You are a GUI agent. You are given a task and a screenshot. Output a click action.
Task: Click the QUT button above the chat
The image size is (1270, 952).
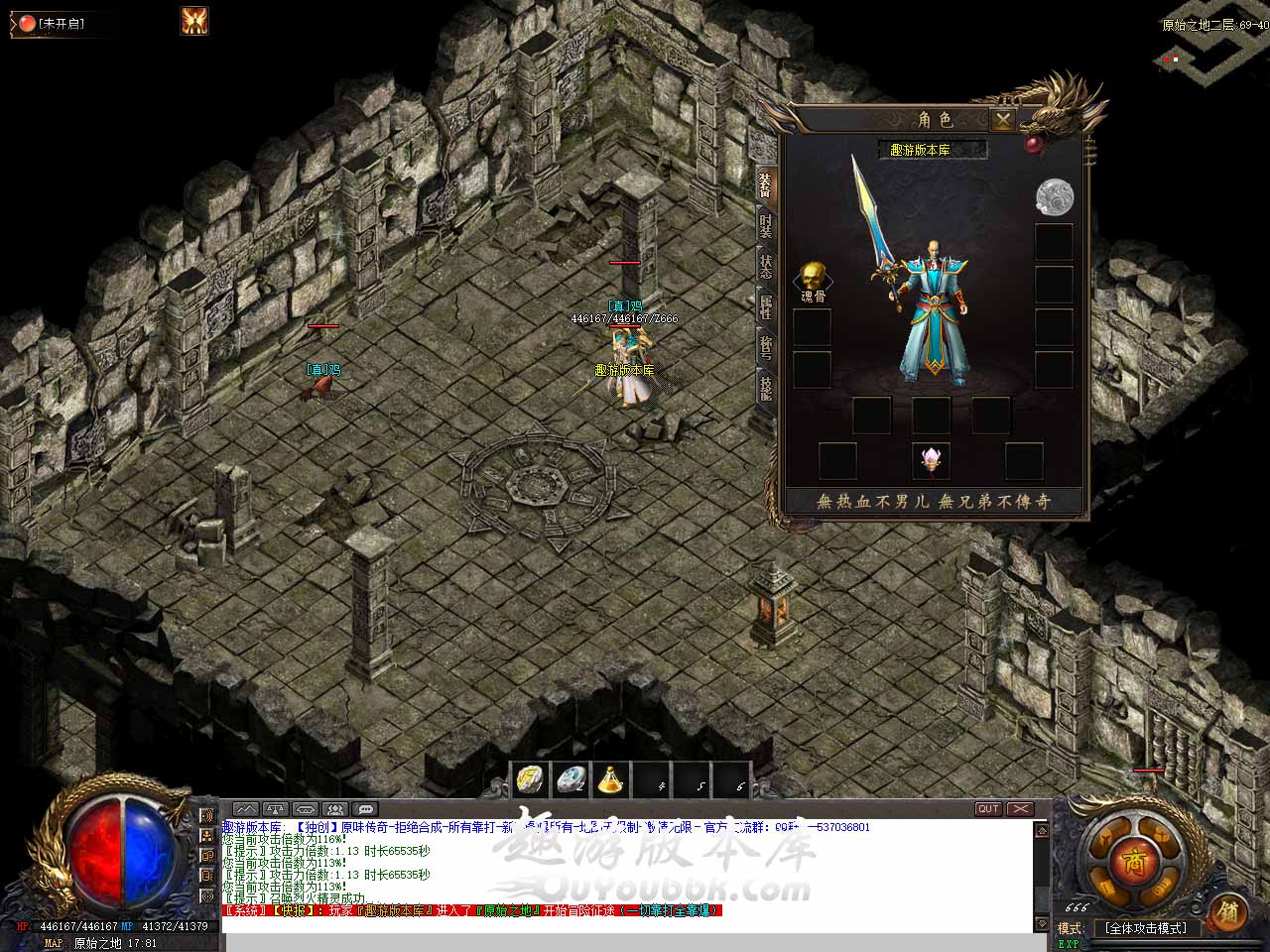click(x=988, y=809)
